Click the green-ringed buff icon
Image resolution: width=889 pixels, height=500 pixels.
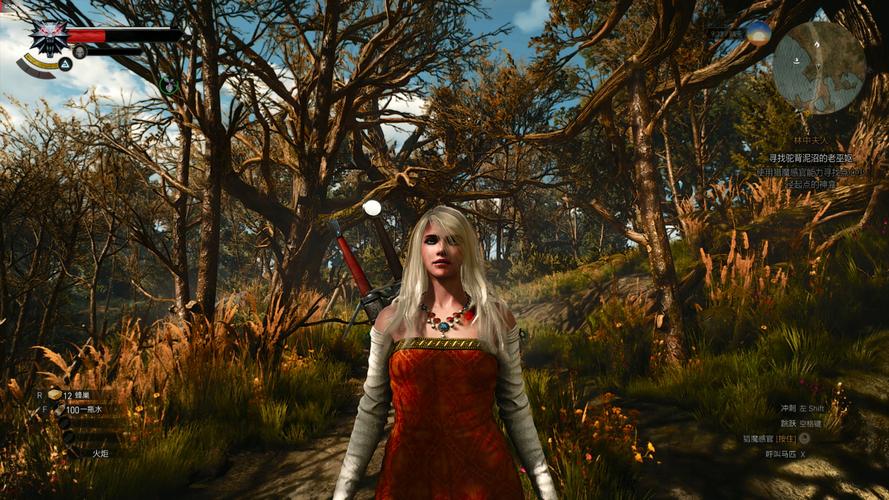169,86
